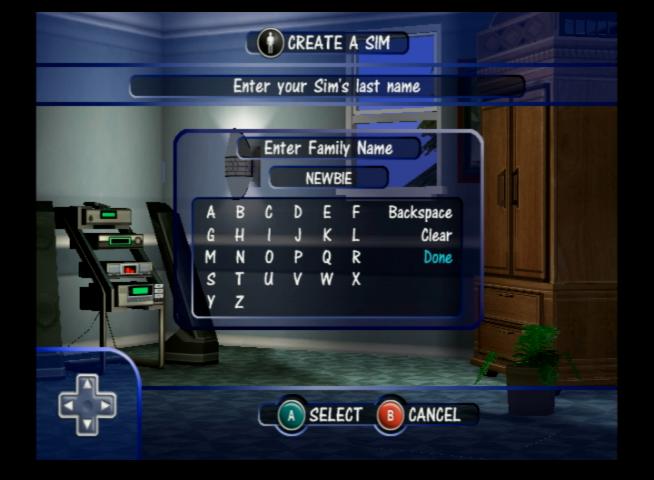Choose the letter W key

327,280
